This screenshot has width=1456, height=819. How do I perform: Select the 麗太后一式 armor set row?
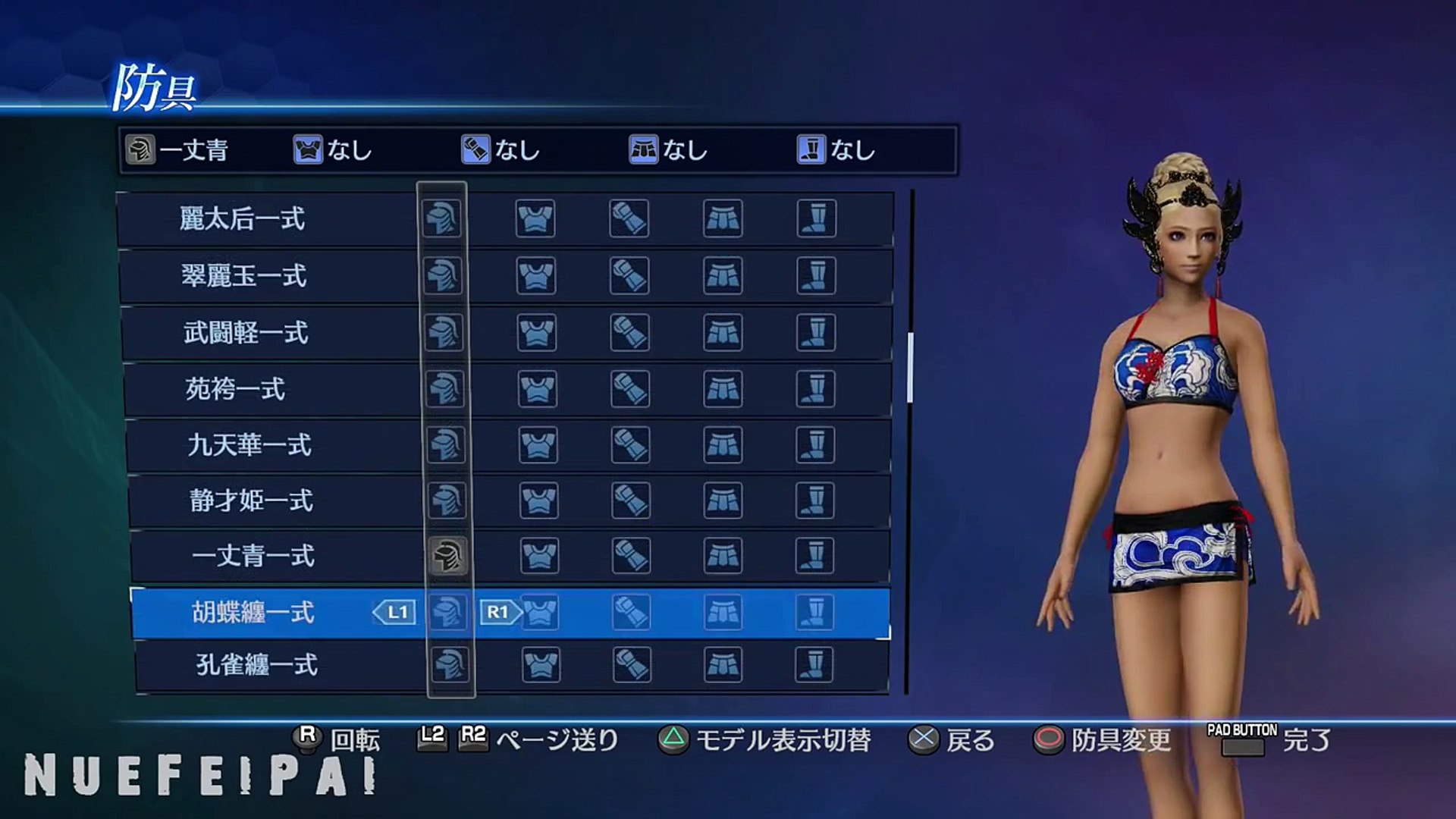pos(243,219)
